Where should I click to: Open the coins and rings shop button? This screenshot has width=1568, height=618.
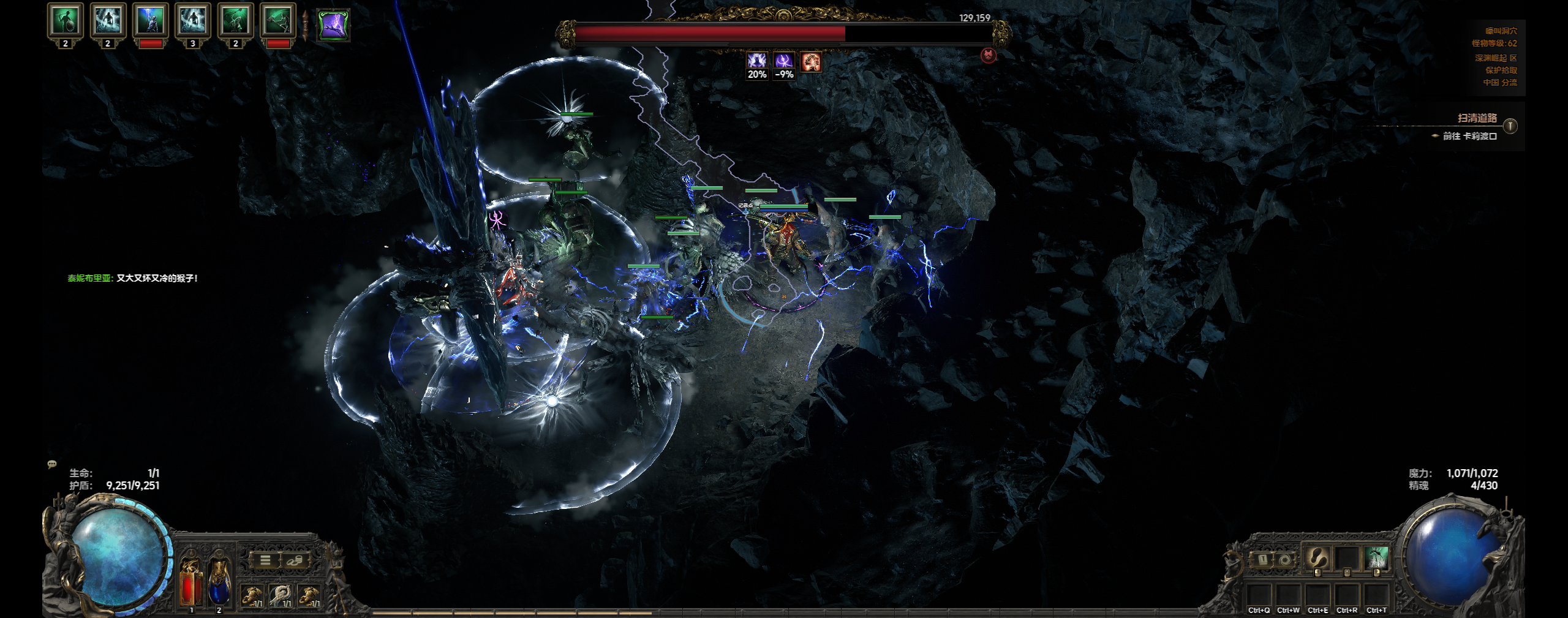[294, 560]
